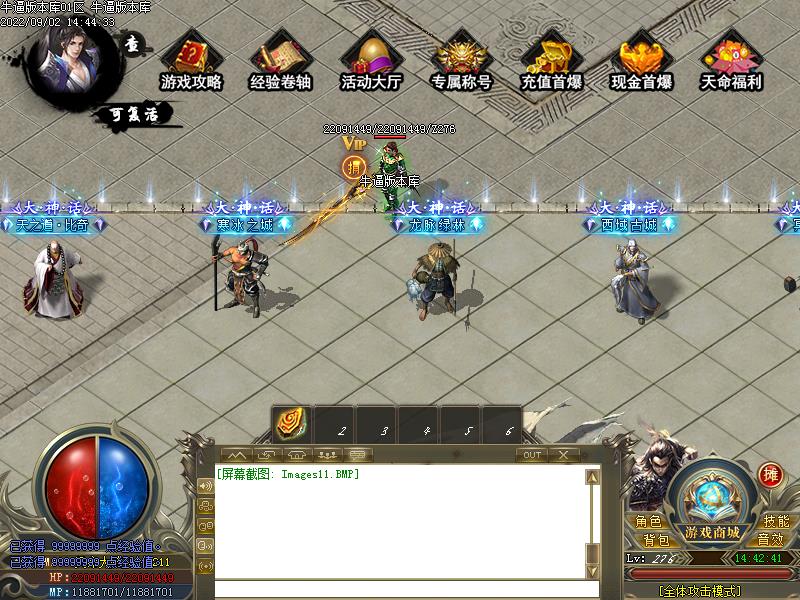Click the OUT button on chat panel
Image resolution: width=800 pixels, height=600 pixels.
tap(532, 455)
